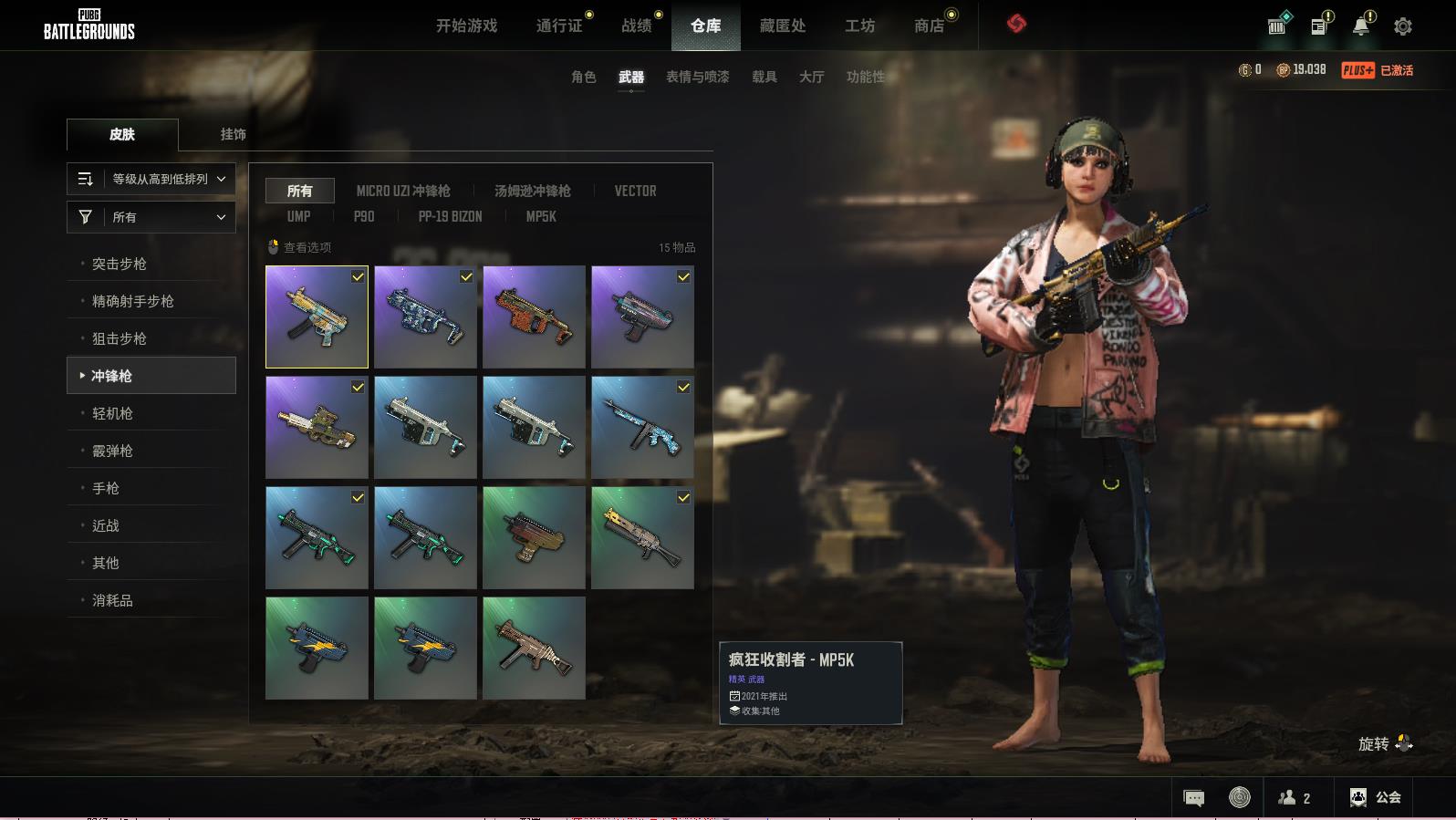The width and height of the screenshot is (1456, 820).
Task: Check the notification bell
Action: pyautogui.click(x=1361, y=26)
